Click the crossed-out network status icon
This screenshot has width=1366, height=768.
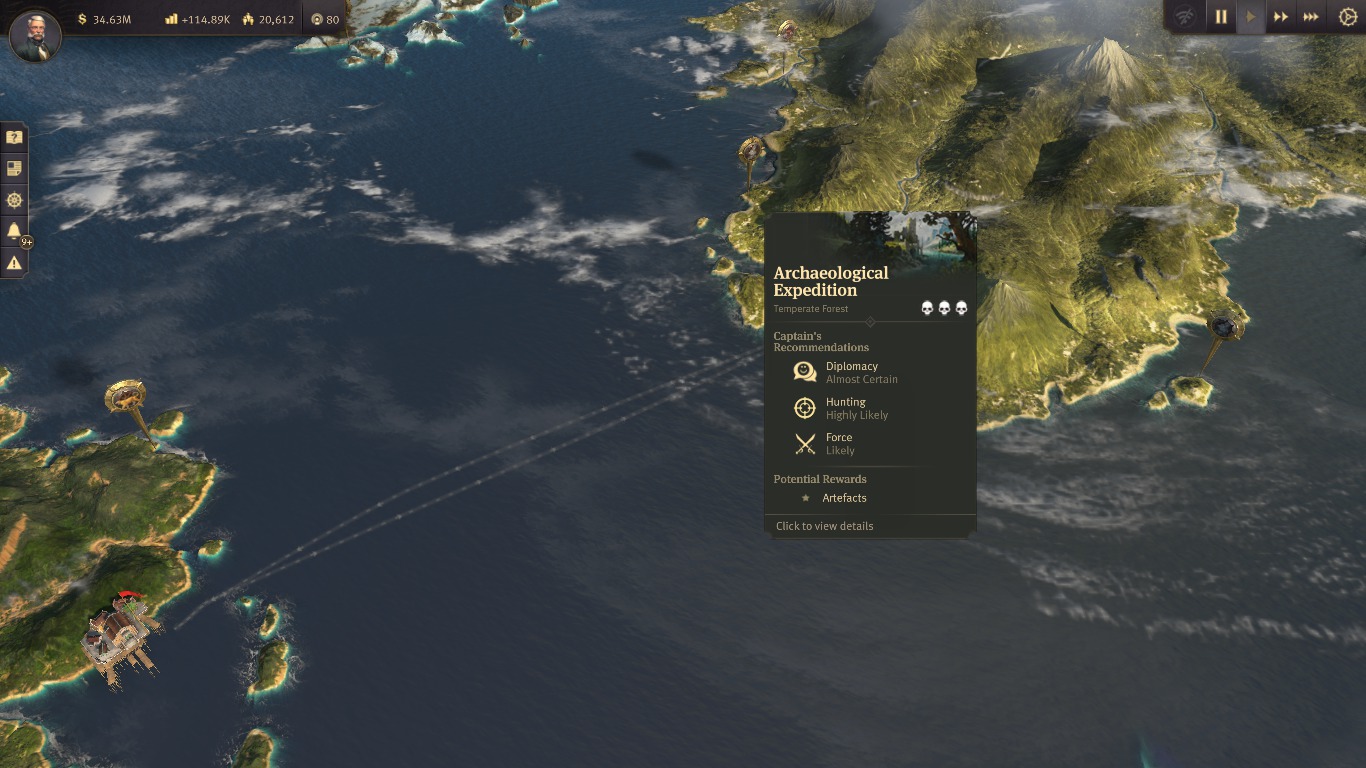click(1186, 17)
